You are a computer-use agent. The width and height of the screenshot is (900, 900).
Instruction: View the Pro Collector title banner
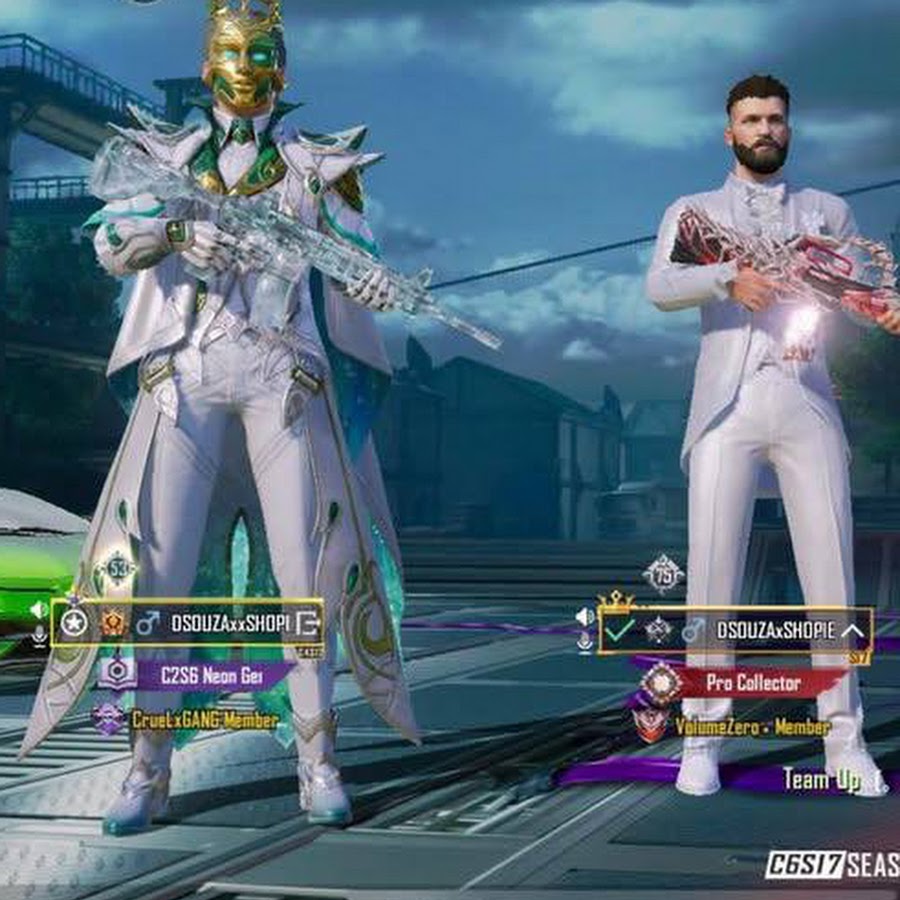[x=752, y=683]
